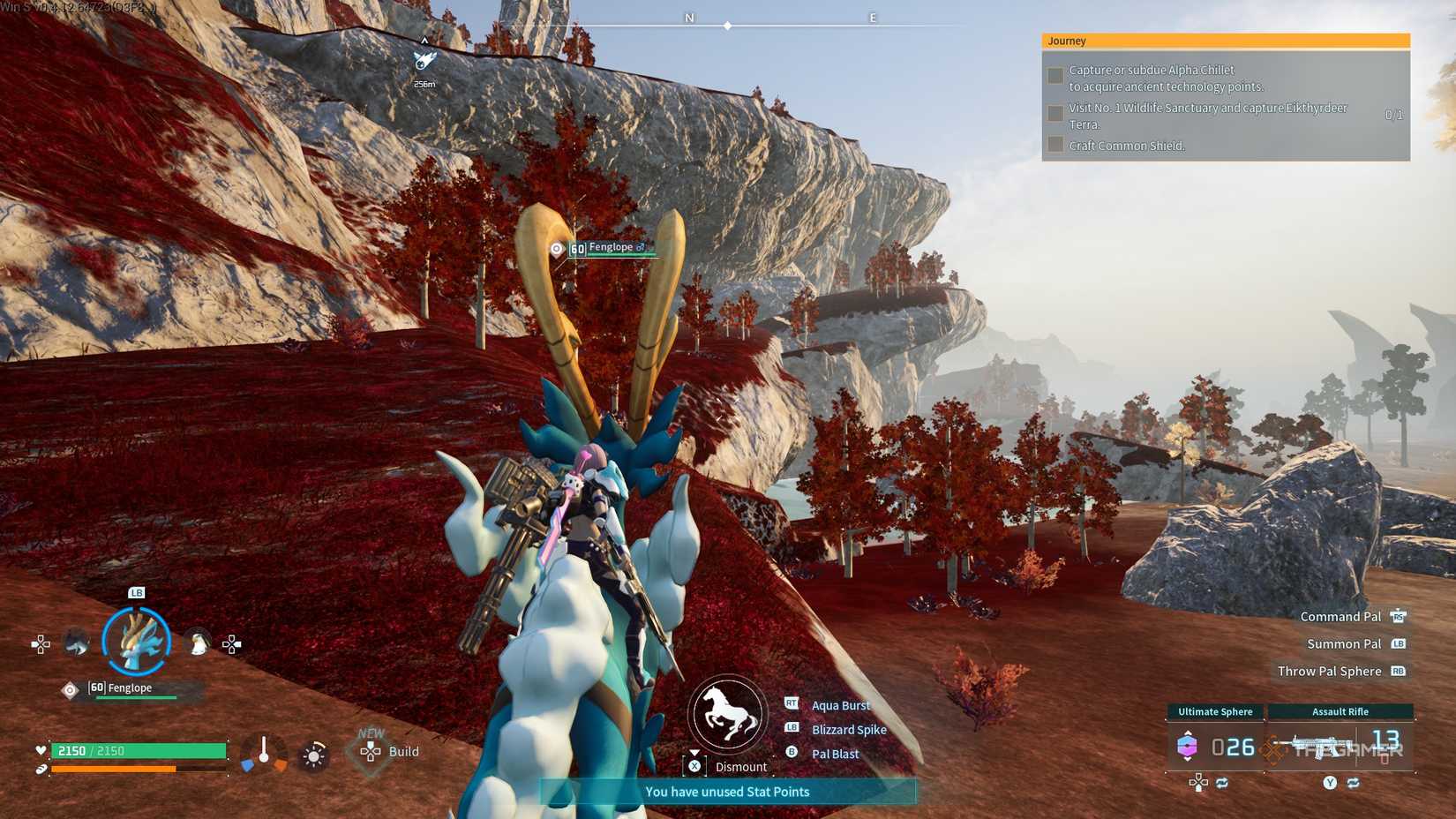Select the penguin Pal slot icon
Viewport: 1456px width, 819px height.
click(x=198, y=642)
